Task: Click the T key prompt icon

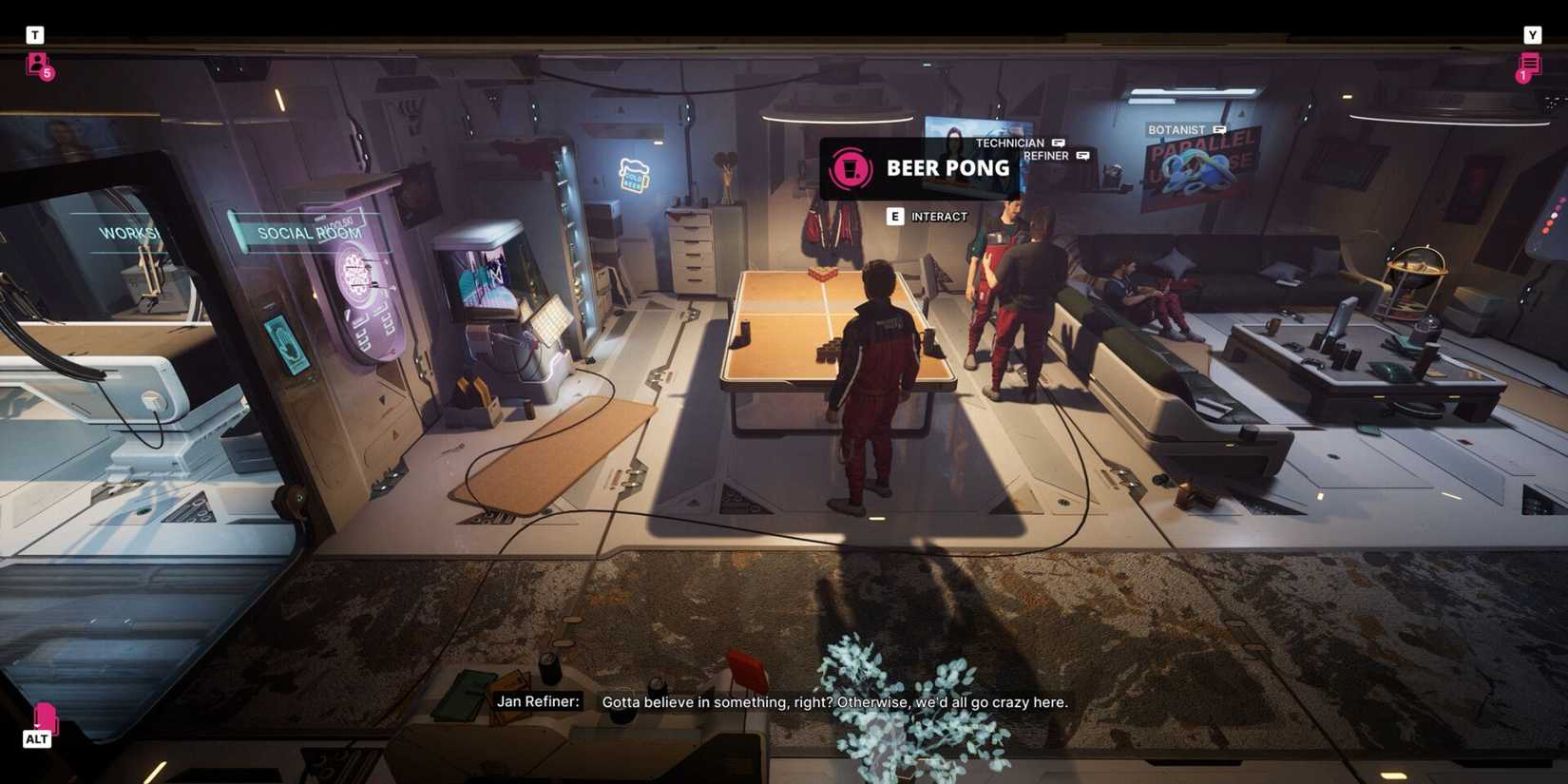Action: (x=35, y=34)
